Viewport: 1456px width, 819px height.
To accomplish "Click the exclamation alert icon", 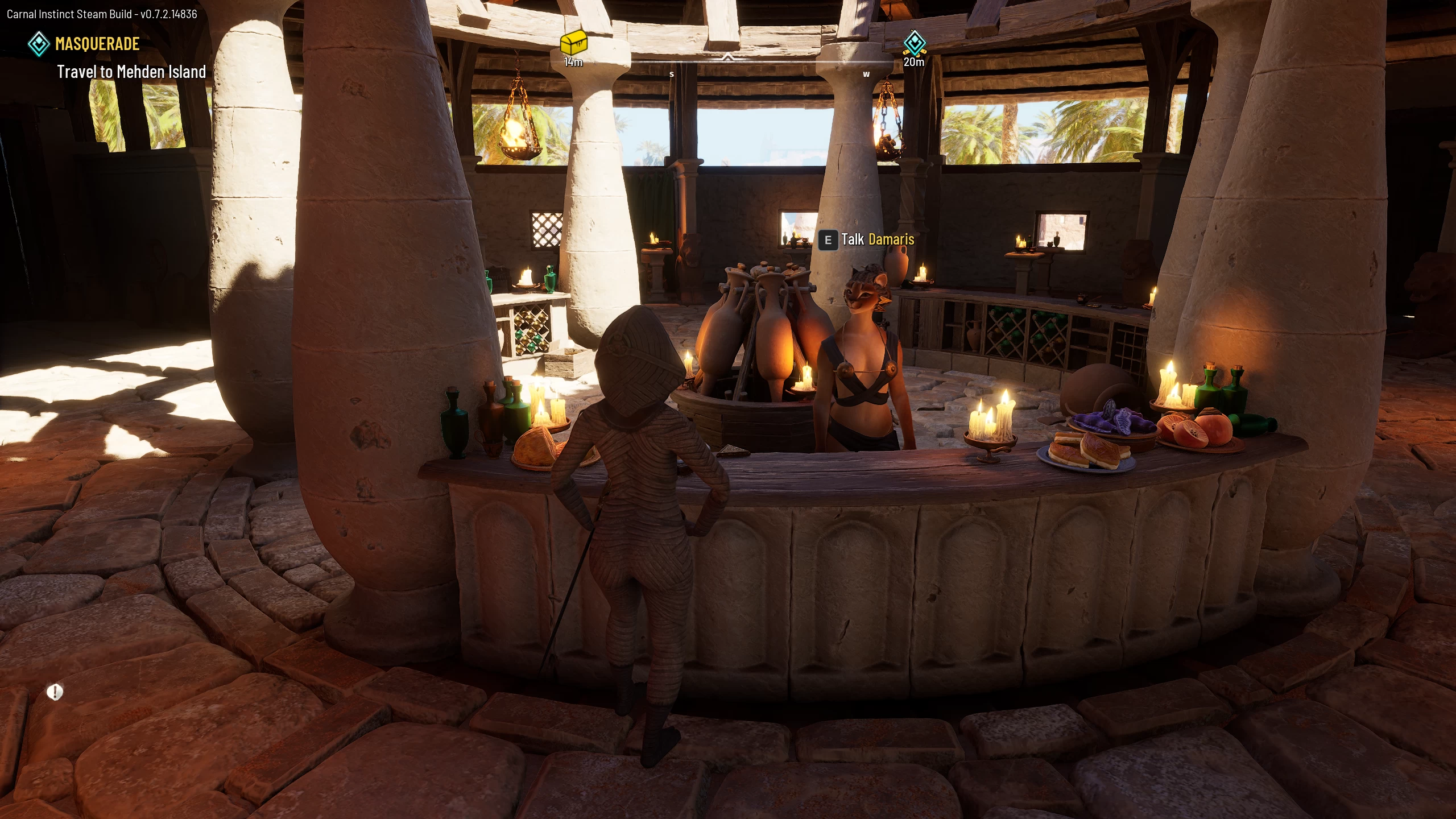I will [55, 692].
